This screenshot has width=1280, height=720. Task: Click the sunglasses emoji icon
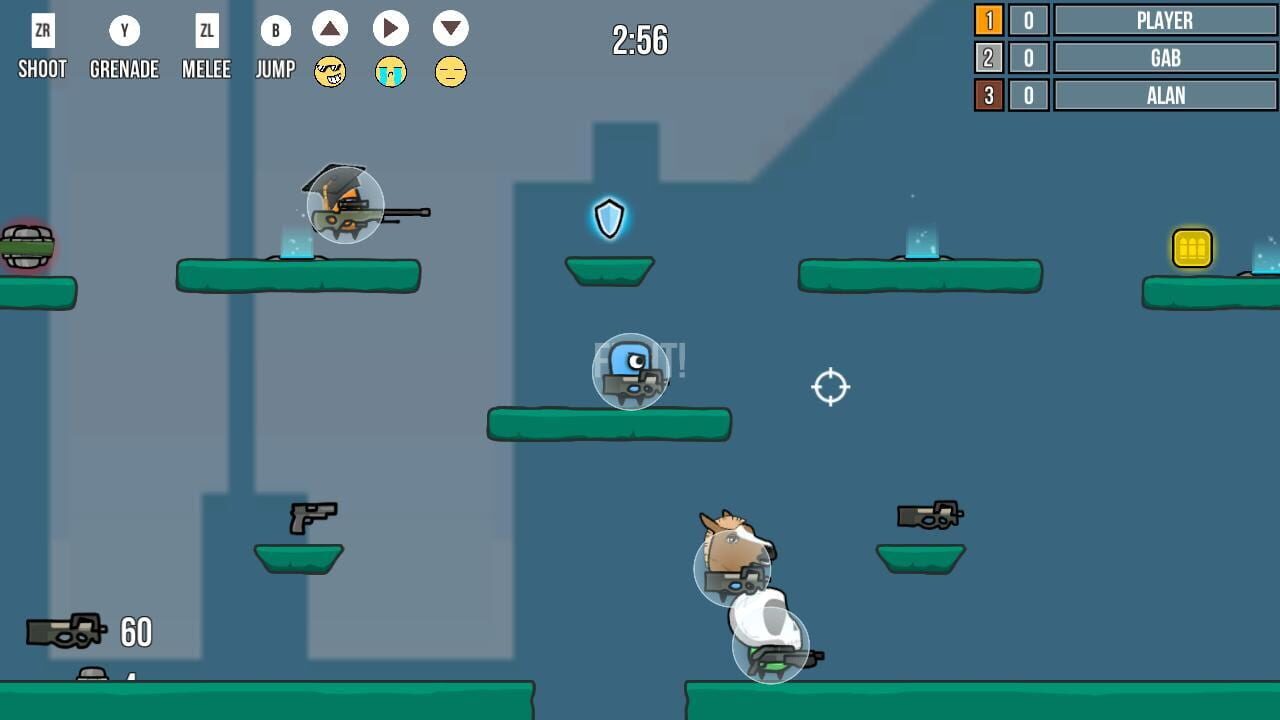[x=331, y=72]
